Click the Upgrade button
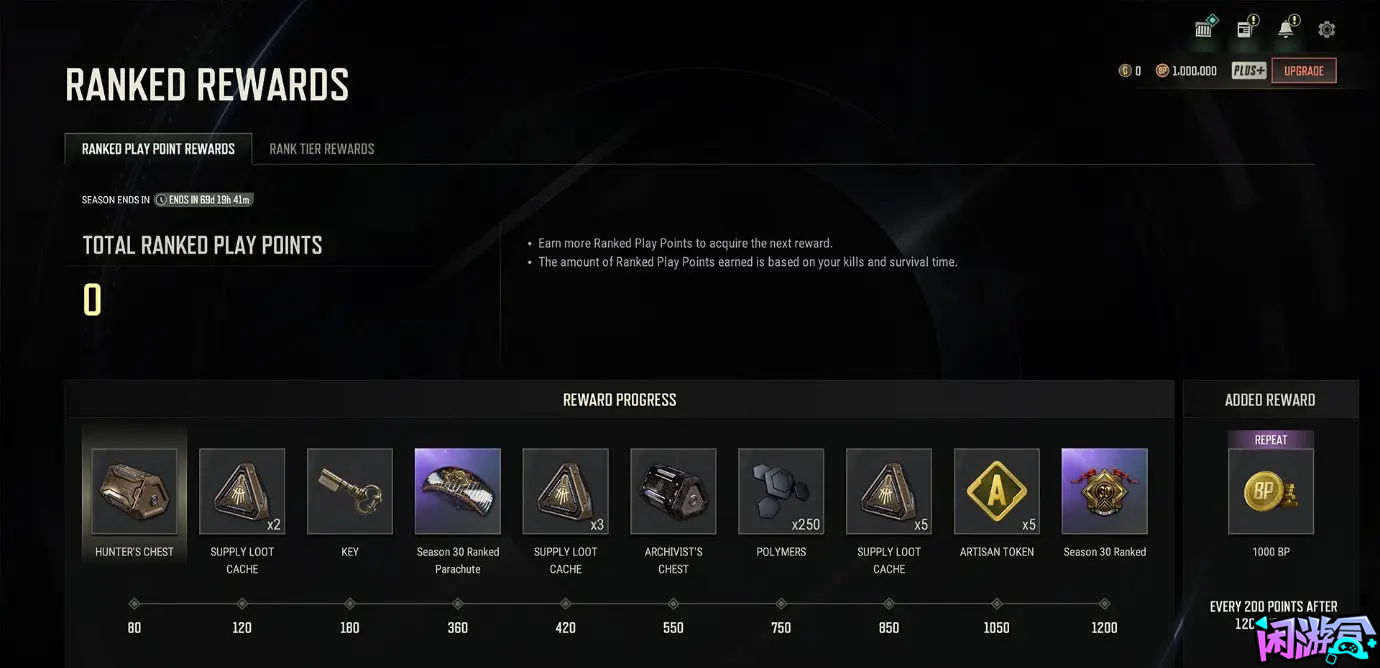1380x668 pixels. tap(1303, 71)
